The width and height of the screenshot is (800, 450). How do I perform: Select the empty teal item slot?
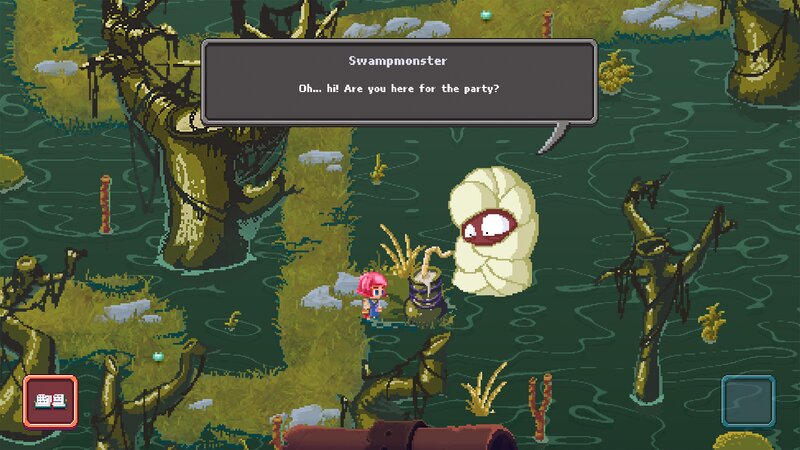748,402
